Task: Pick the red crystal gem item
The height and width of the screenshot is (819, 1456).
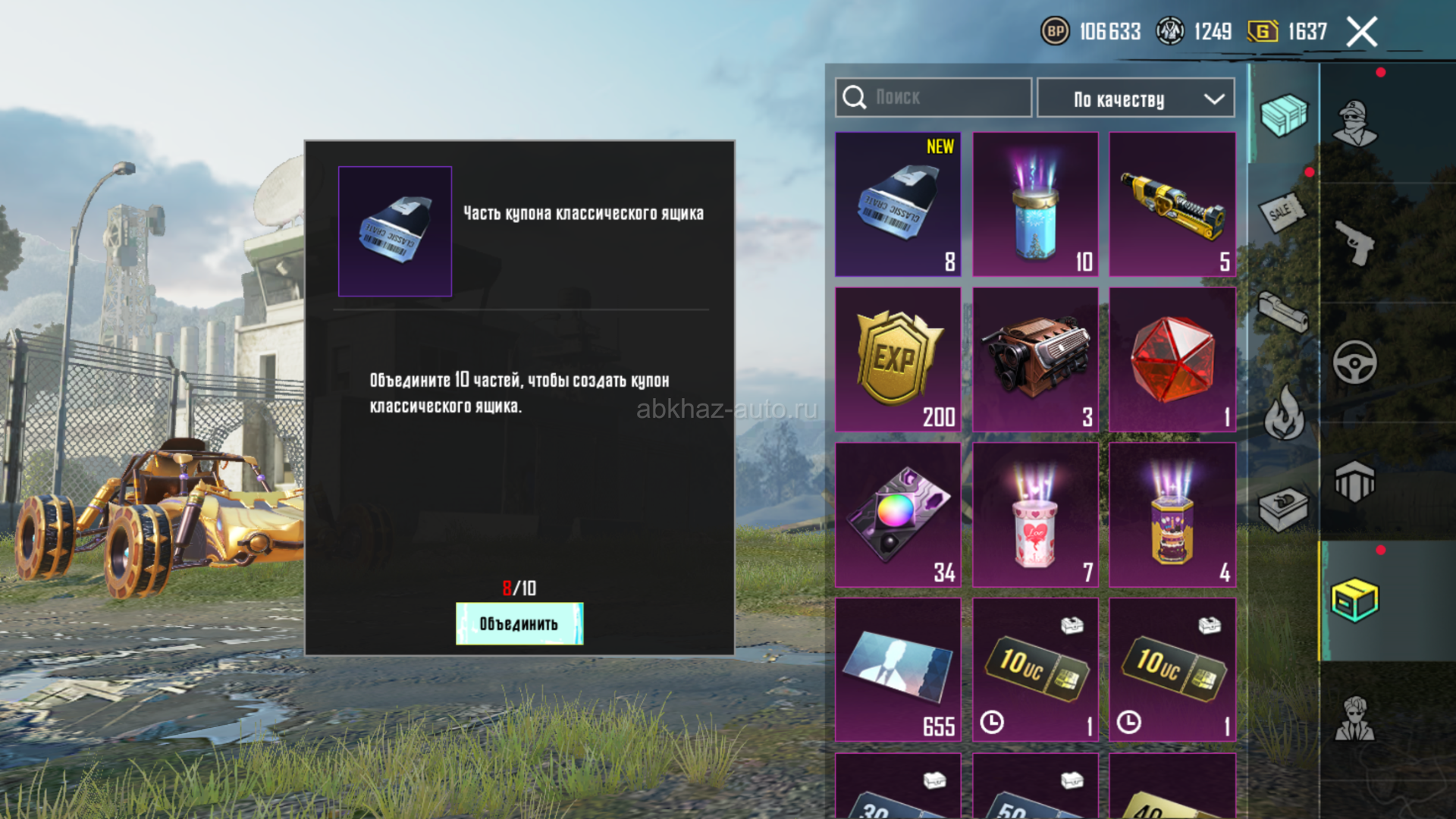Action: click(1172, 359)
